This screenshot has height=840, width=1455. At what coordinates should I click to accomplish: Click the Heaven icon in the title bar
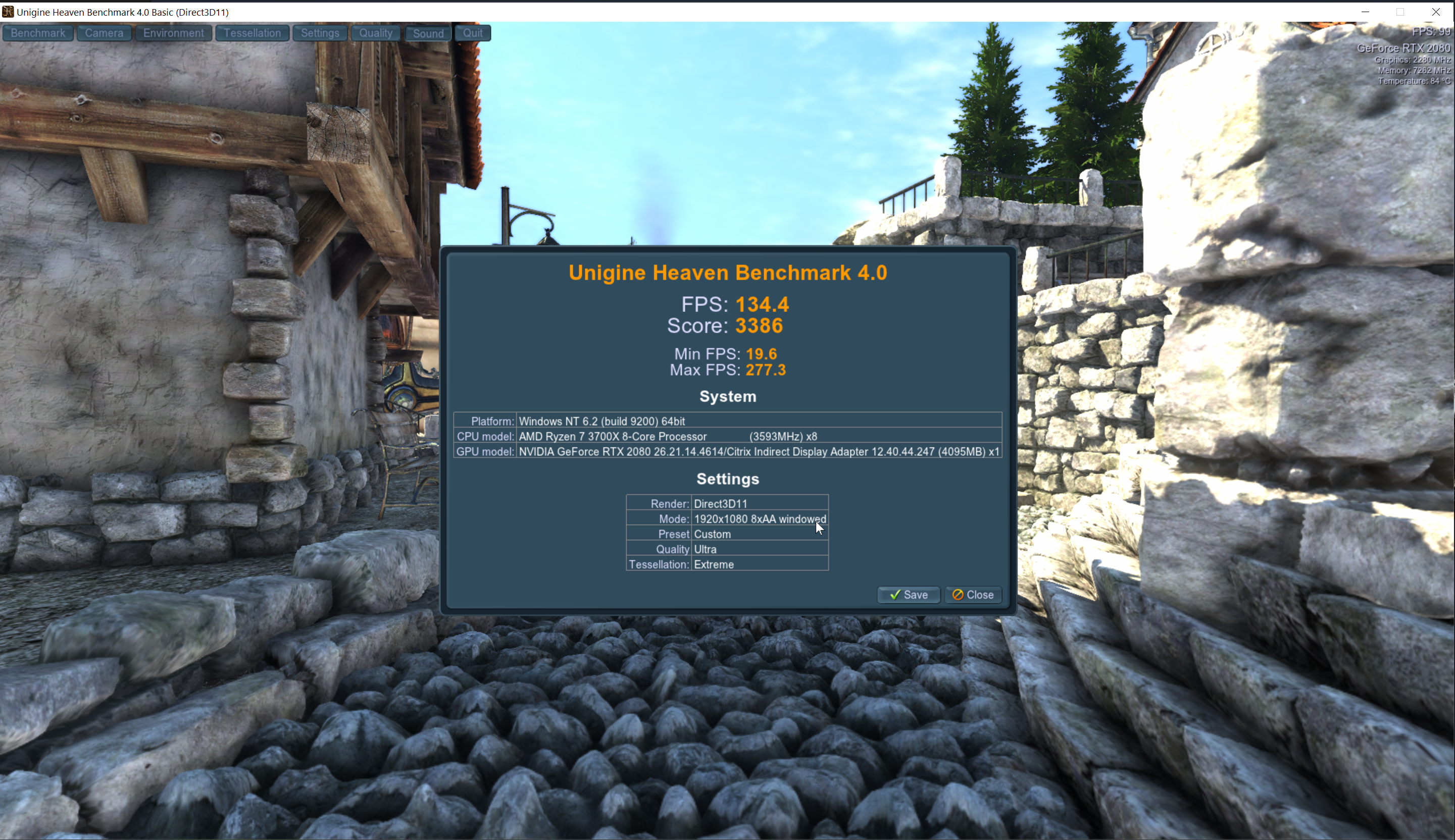pyautogui.click(x=8, y=12)
